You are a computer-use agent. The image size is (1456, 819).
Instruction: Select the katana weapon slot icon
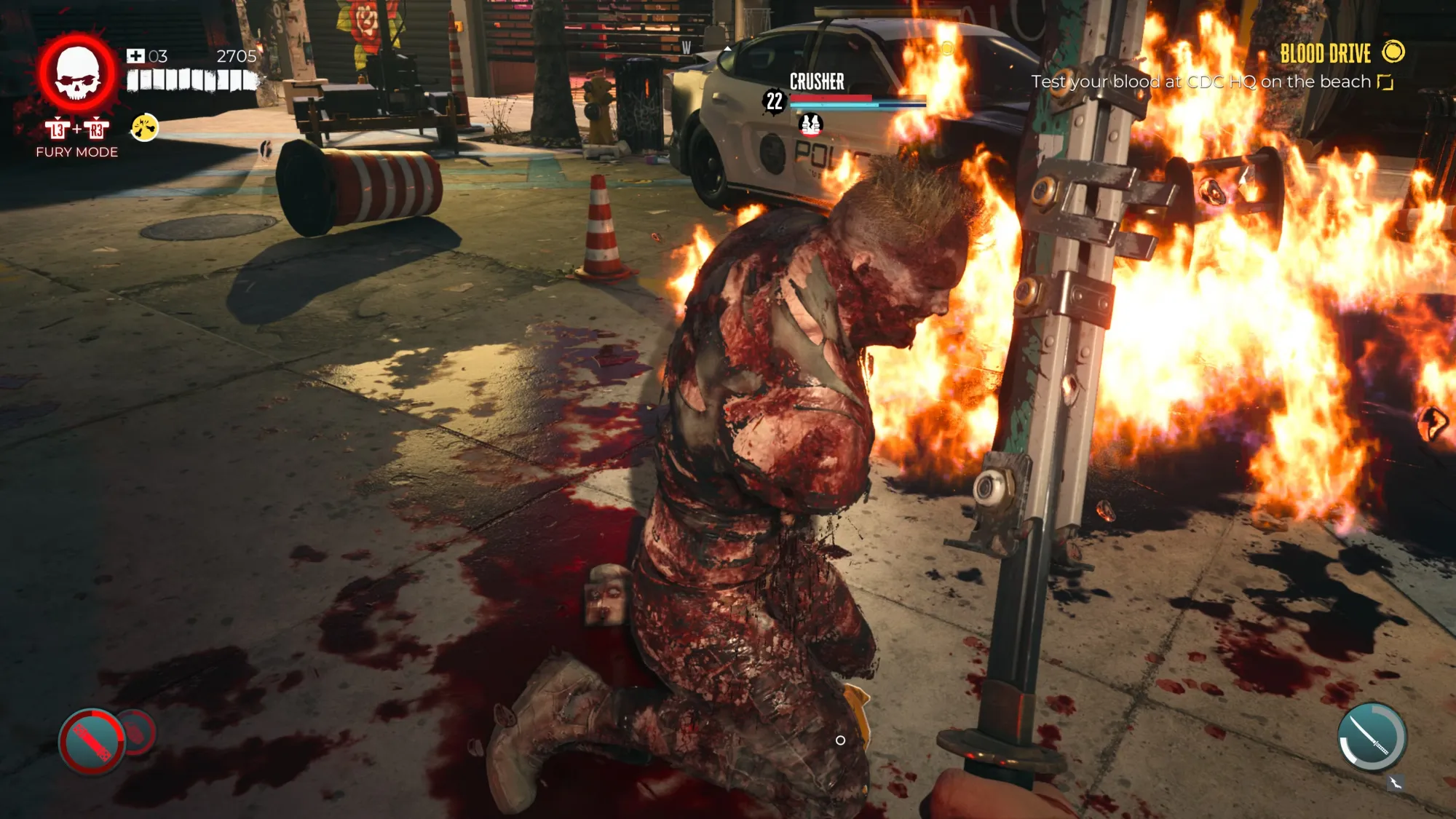click(x=1372, y=736)
